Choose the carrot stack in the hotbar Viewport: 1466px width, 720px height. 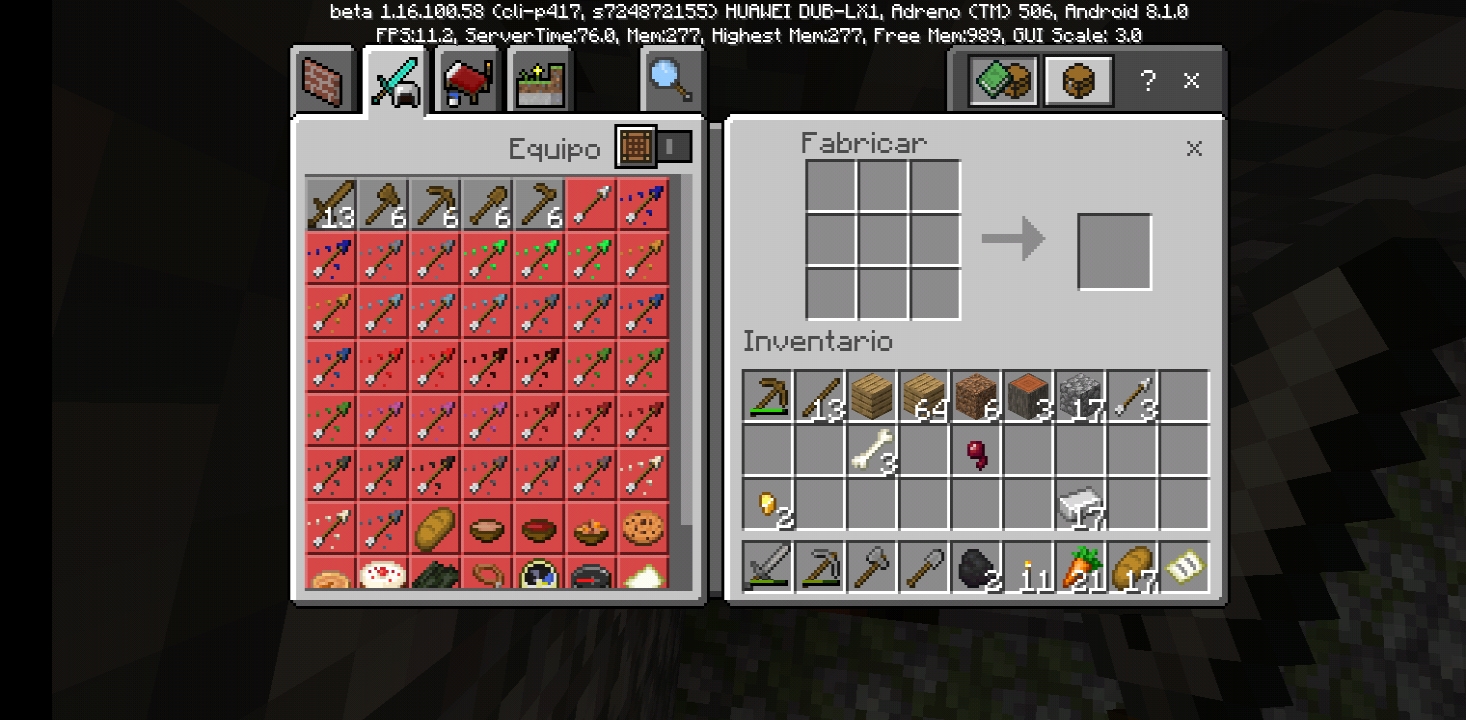coord(1079,567)
